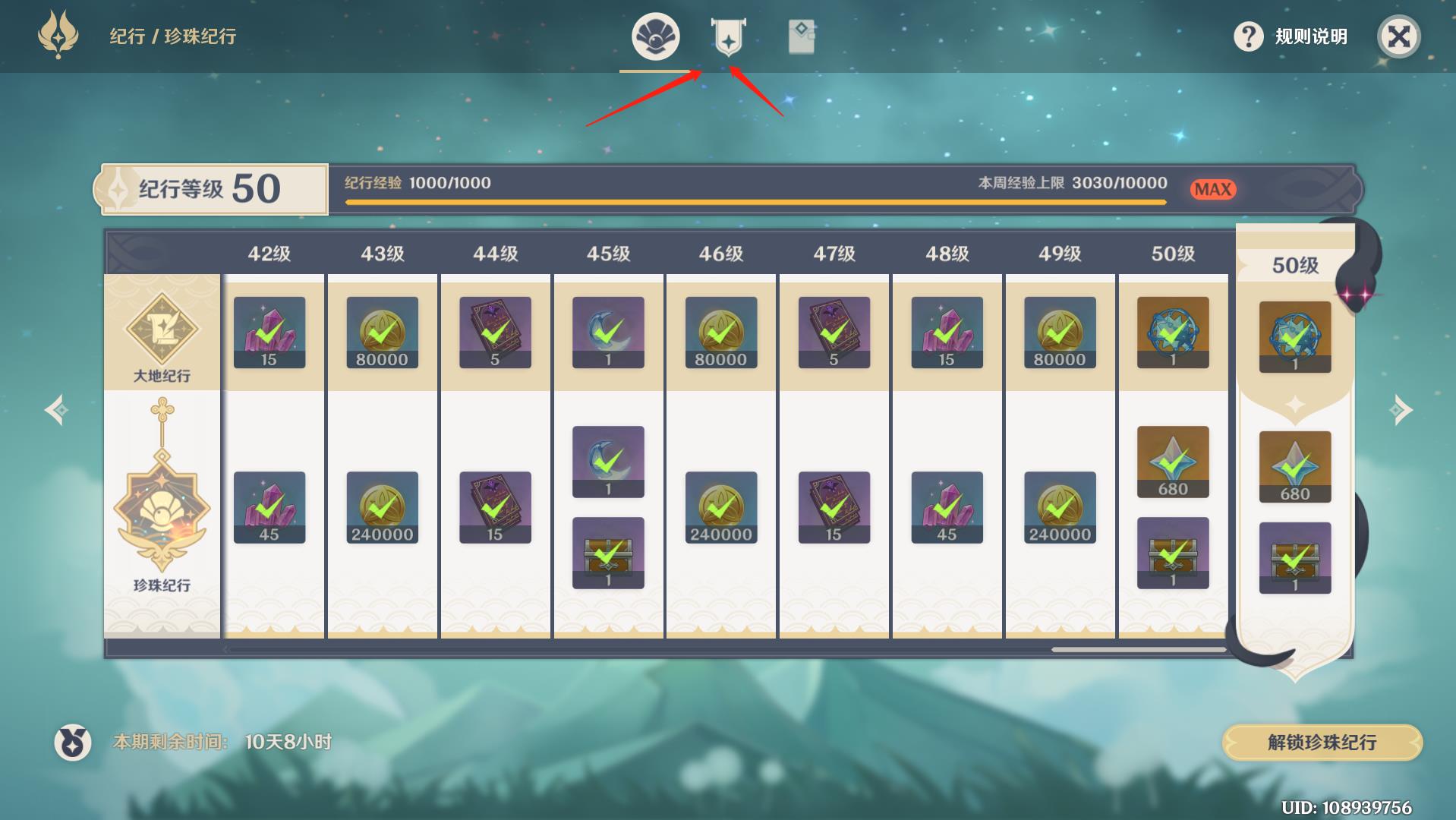Select level 47 premium 15 books reward

click(x=834, y=507)
